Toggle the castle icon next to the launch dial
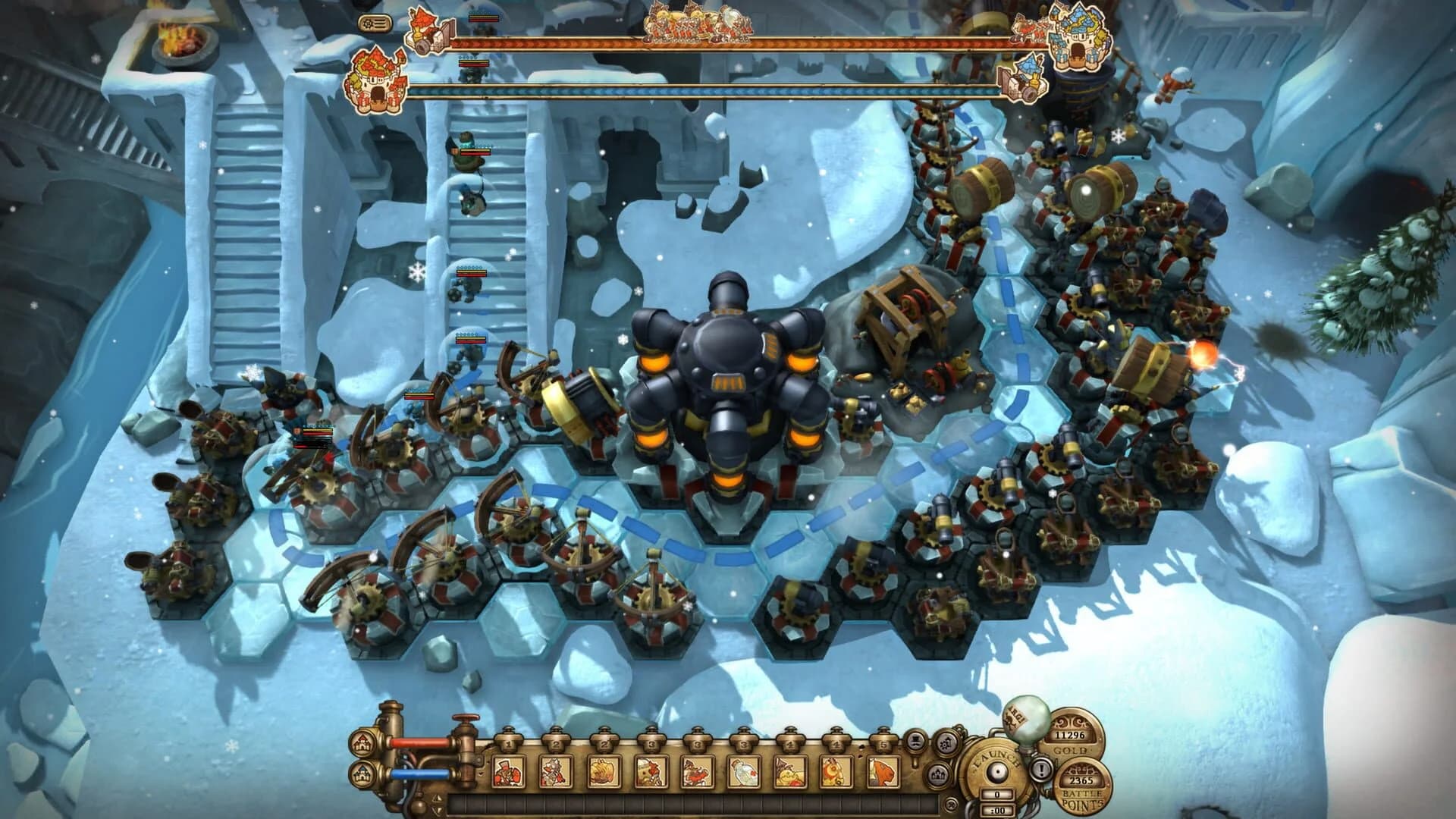Image resolution: width=1456 pixels, height=819 pixels. [939, 777]
